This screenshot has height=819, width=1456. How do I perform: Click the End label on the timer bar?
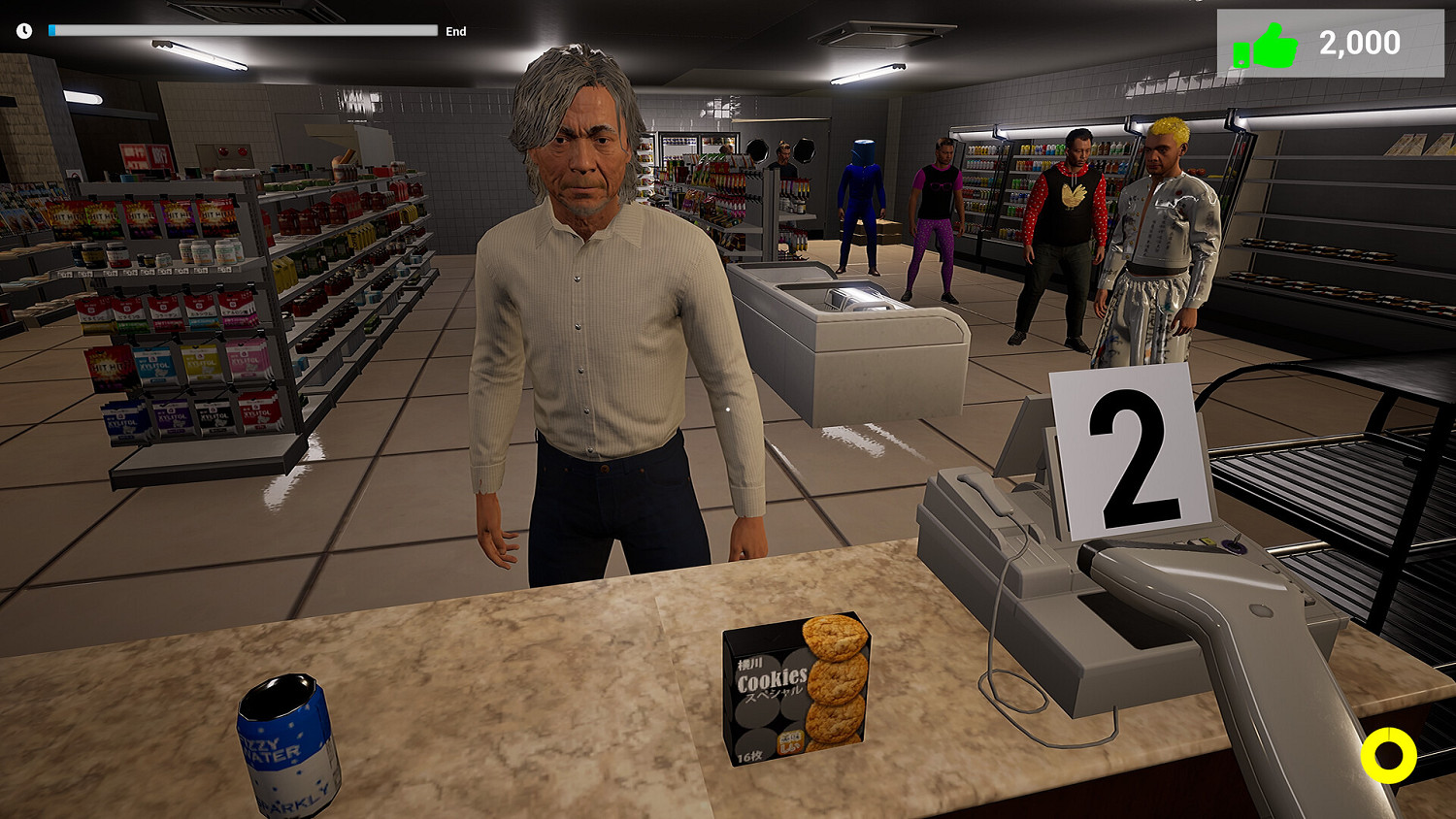click(454, 30)
